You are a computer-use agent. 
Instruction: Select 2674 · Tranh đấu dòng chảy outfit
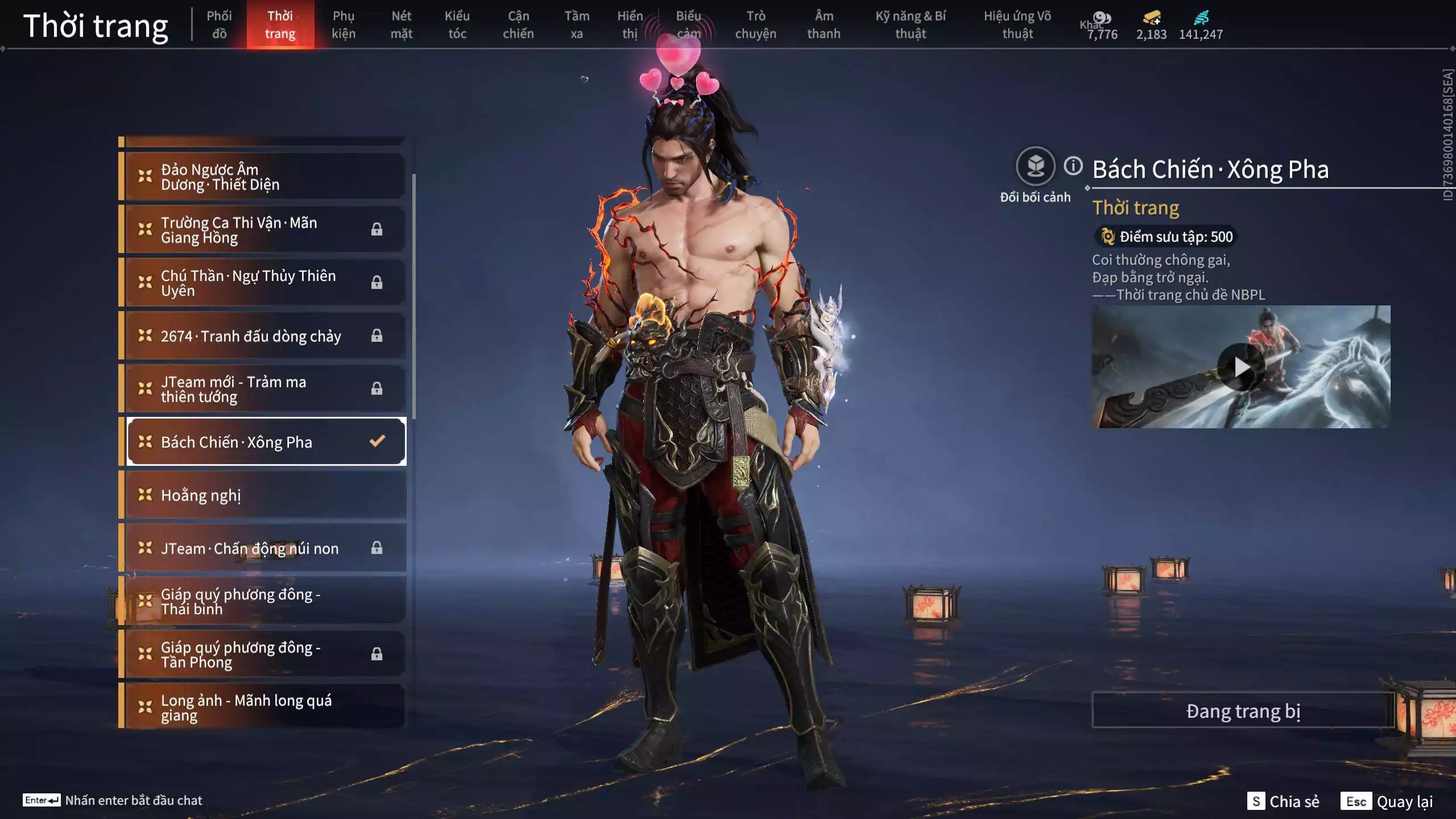pos(265,336)
